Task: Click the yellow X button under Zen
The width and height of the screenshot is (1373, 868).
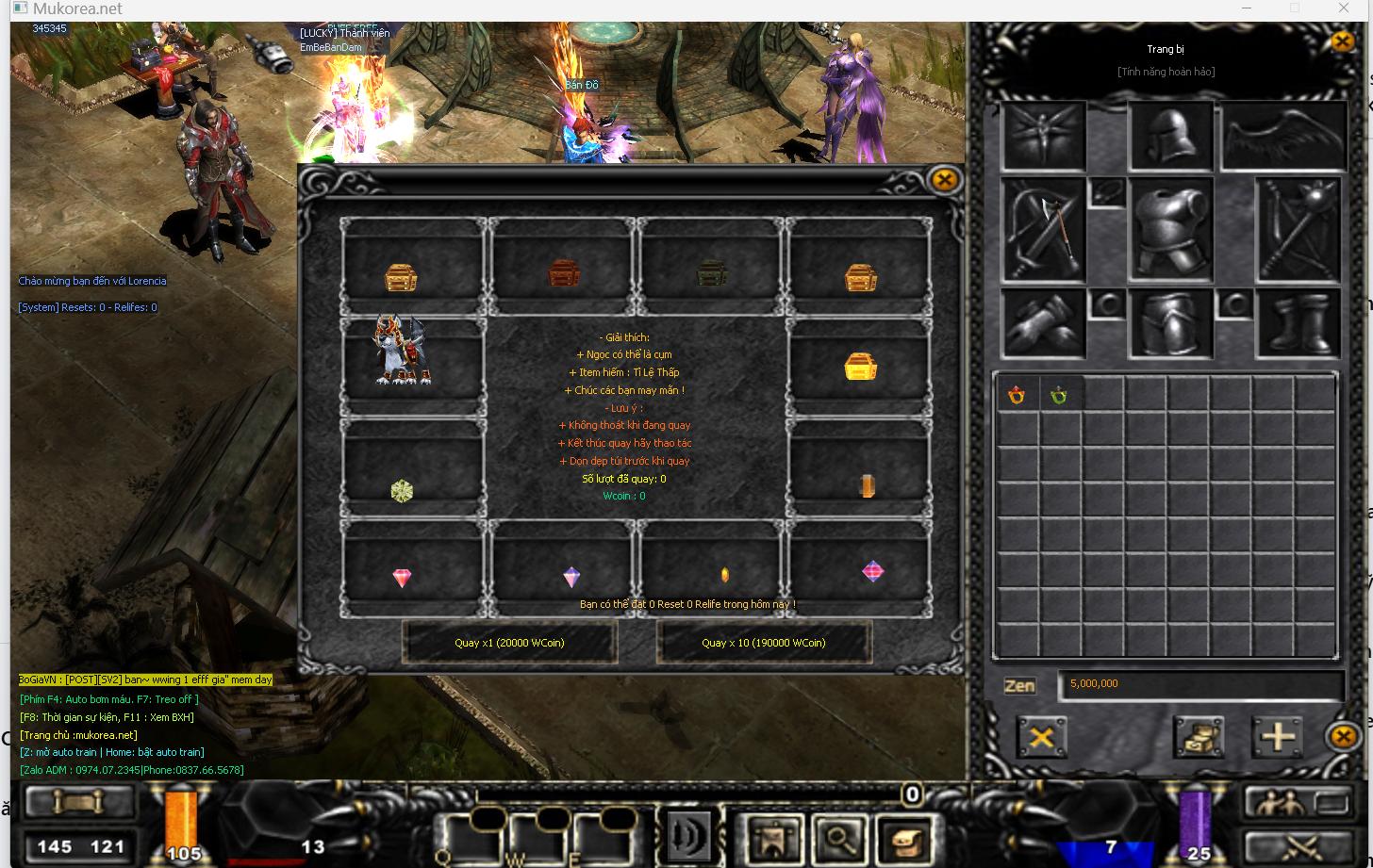Action: coord(1041,736)
